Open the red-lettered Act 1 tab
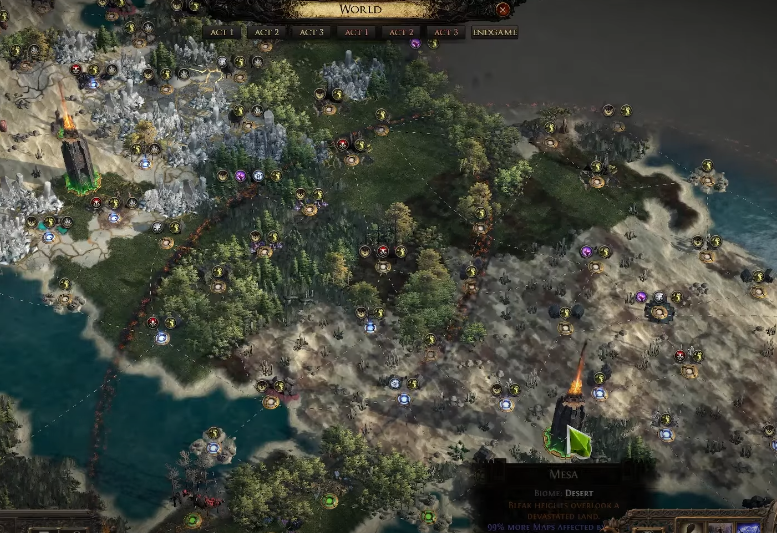This screenshot has width=777, height=533. pos(357,32)
